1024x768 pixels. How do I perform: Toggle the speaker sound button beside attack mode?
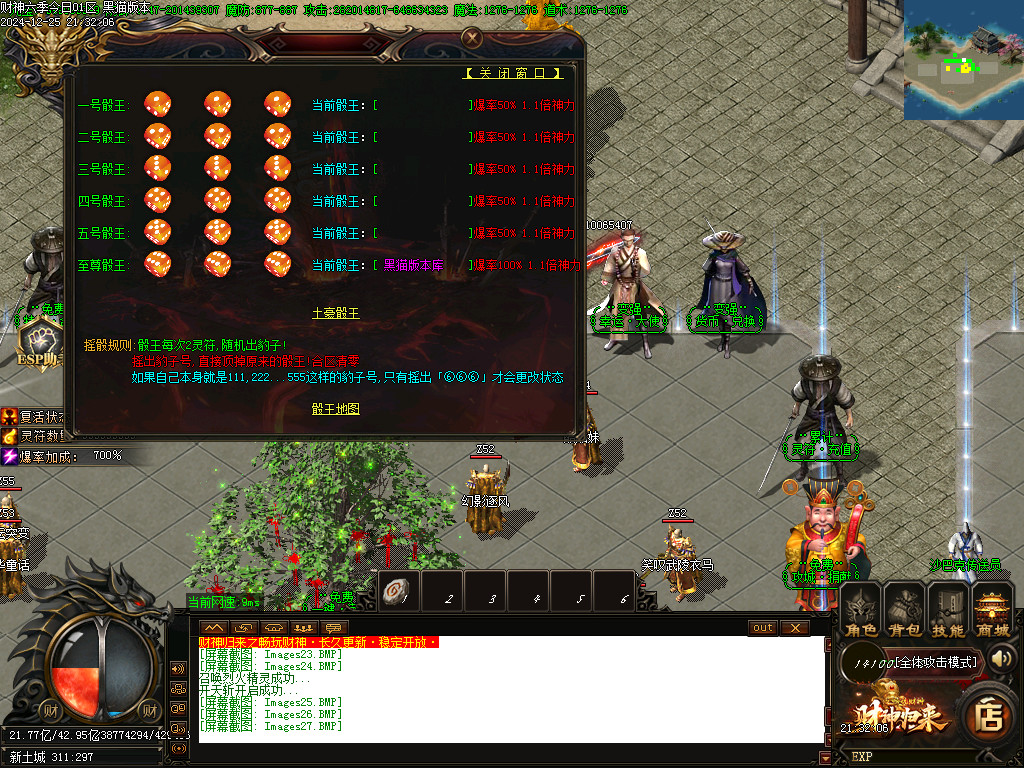(x=1001, y=658)
